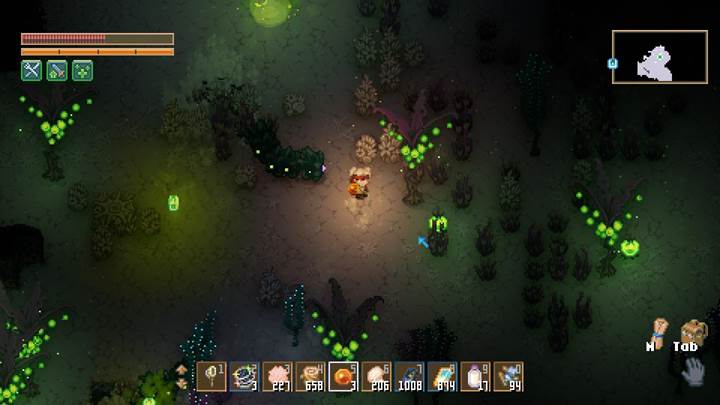Choose the hotbar slot with 1008 items

click(409, 376)
